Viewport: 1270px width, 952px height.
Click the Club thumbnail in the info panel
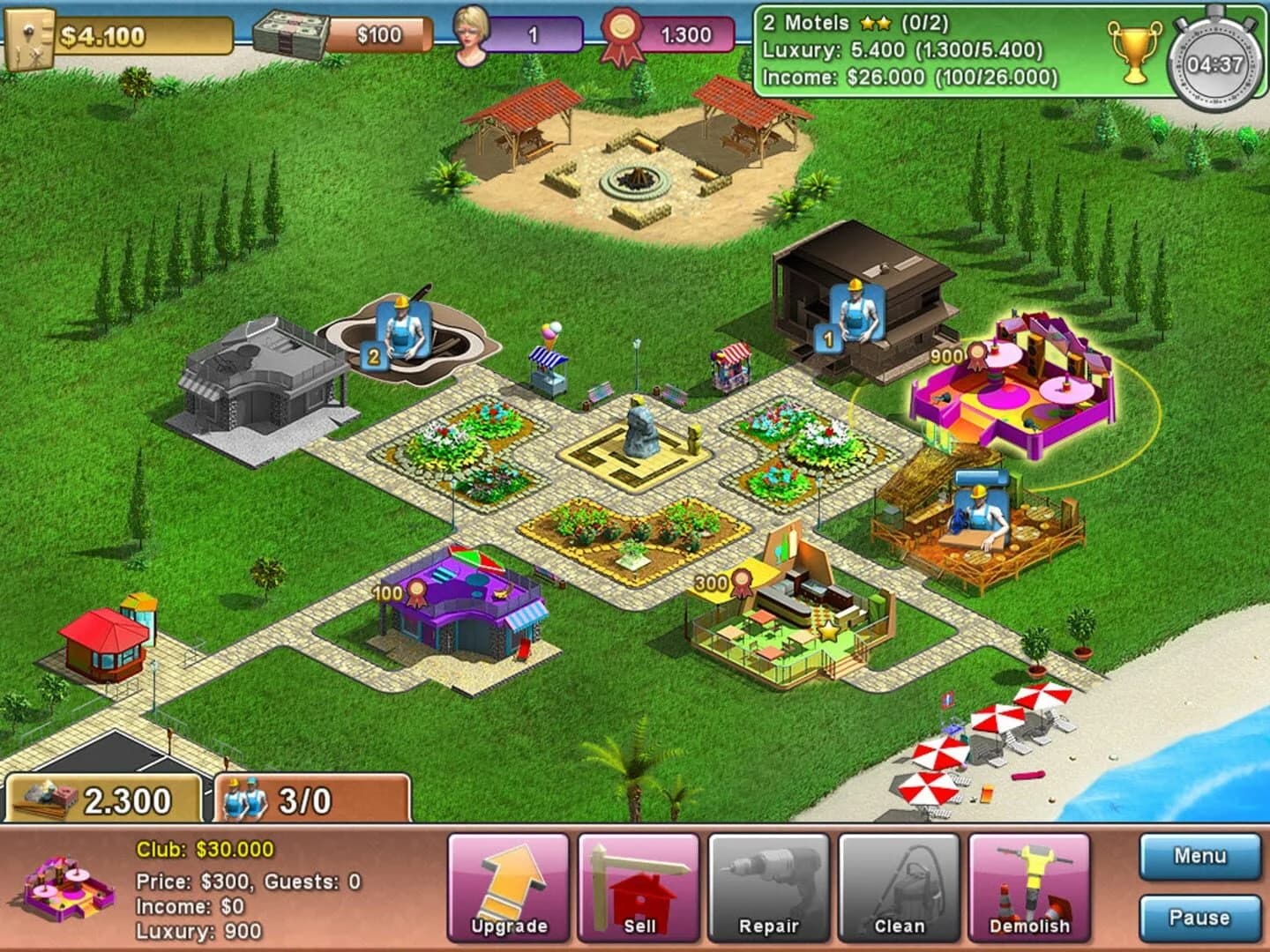(x=60, y=892)
